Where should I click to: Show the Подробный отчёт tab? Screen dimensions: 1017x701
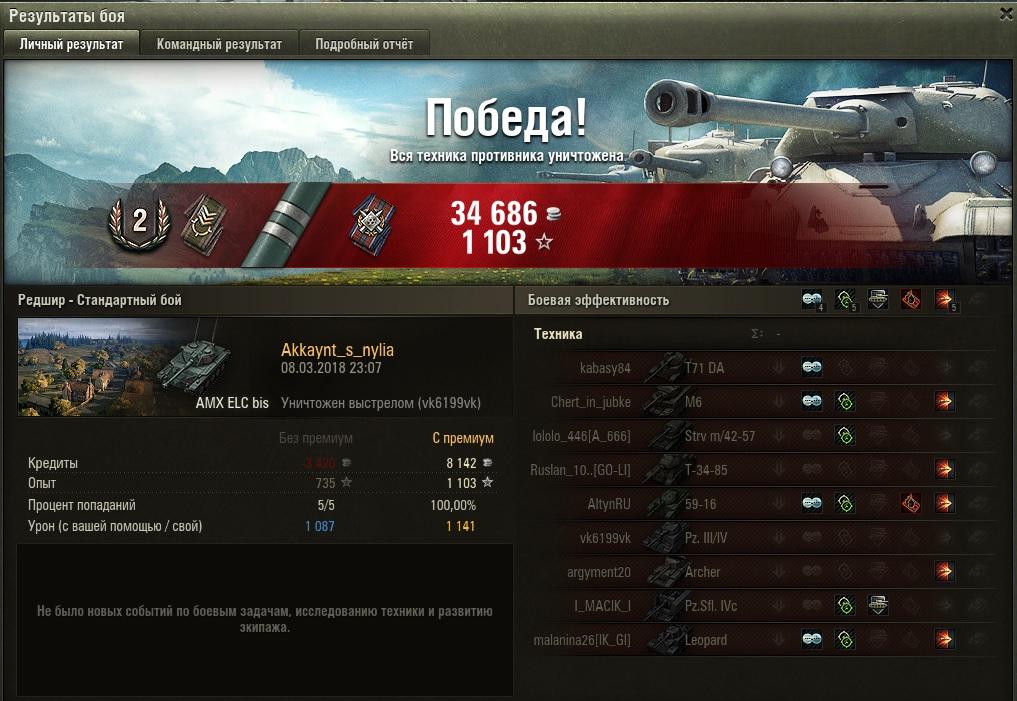(x=364, y=44)
